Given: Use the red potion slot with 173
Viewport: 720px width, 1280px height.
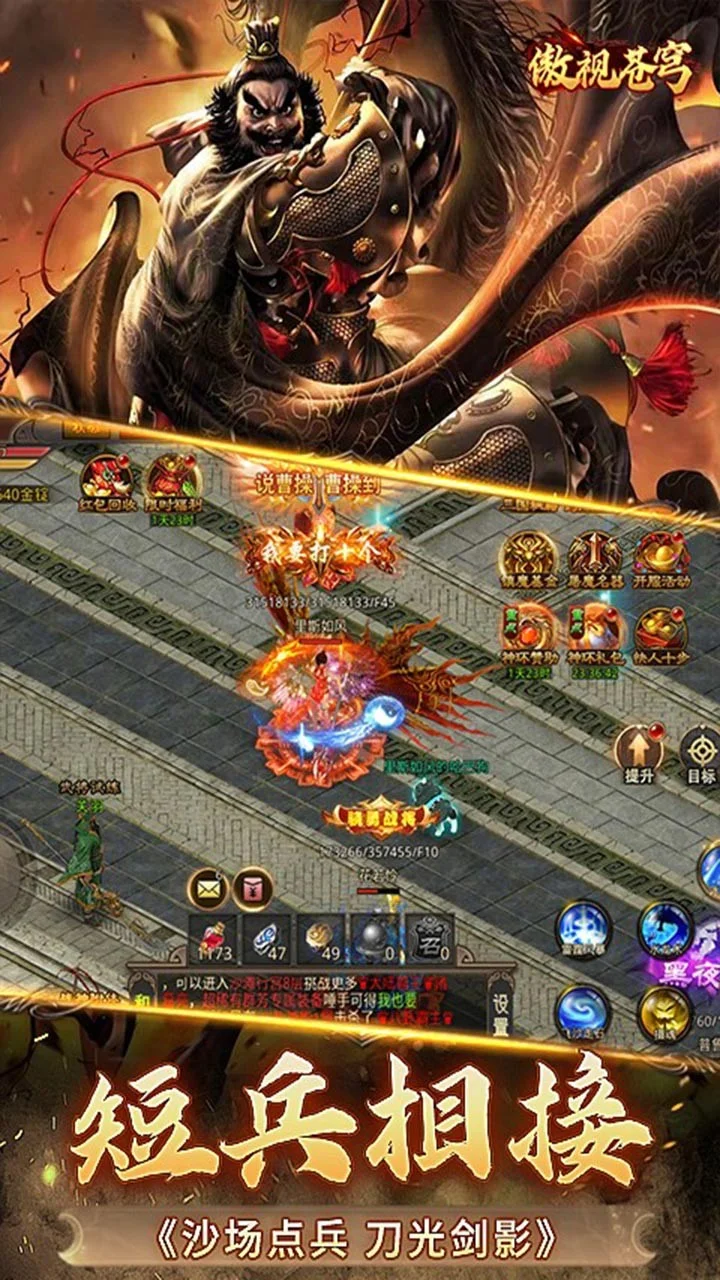Looking at the screenshot, I should pyautogui.click(x=213, y=939).
